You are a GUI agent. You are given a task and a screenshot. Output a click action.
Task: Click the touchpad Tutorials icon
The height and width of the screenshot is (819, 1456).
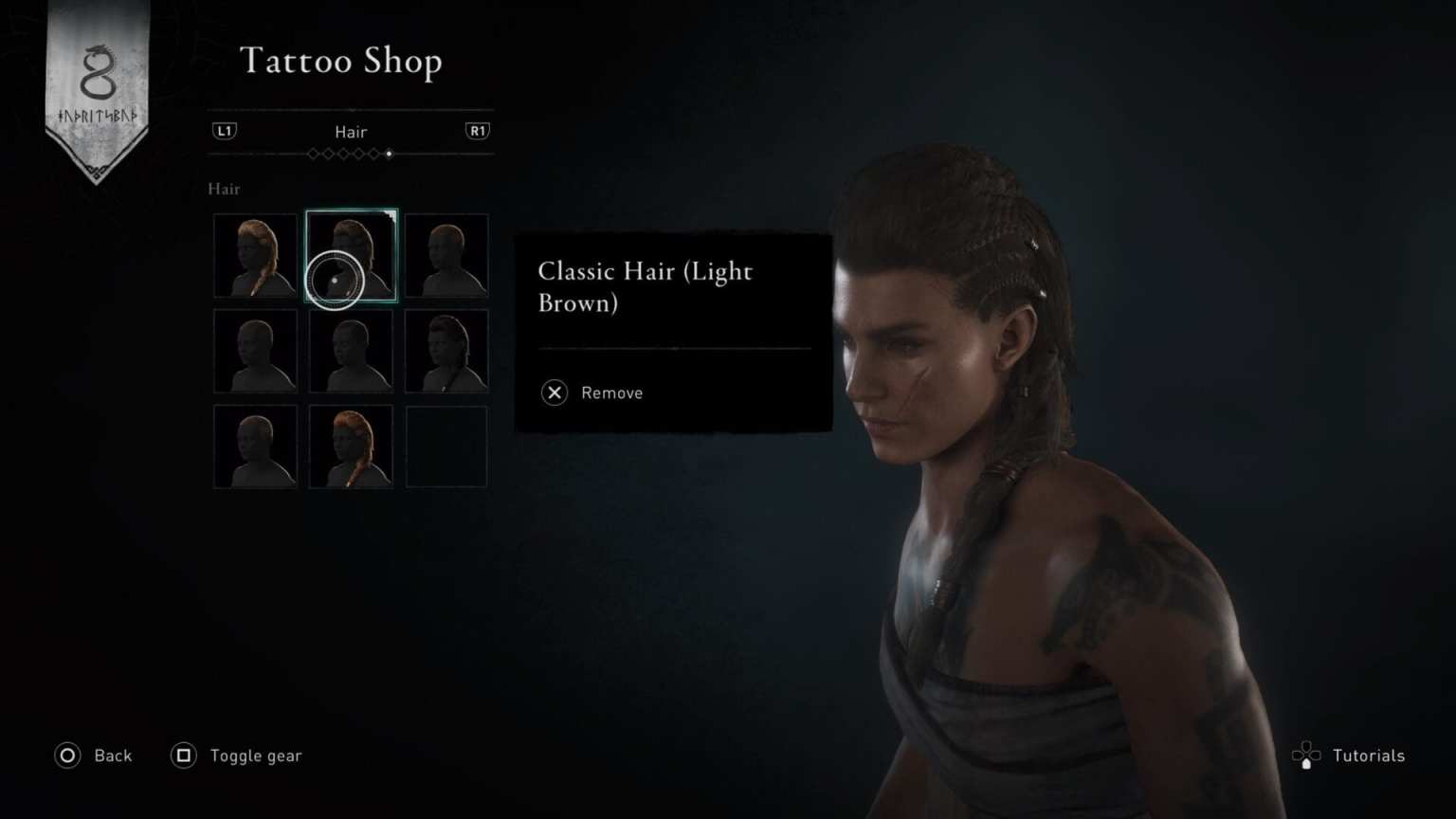point(1308,755)
